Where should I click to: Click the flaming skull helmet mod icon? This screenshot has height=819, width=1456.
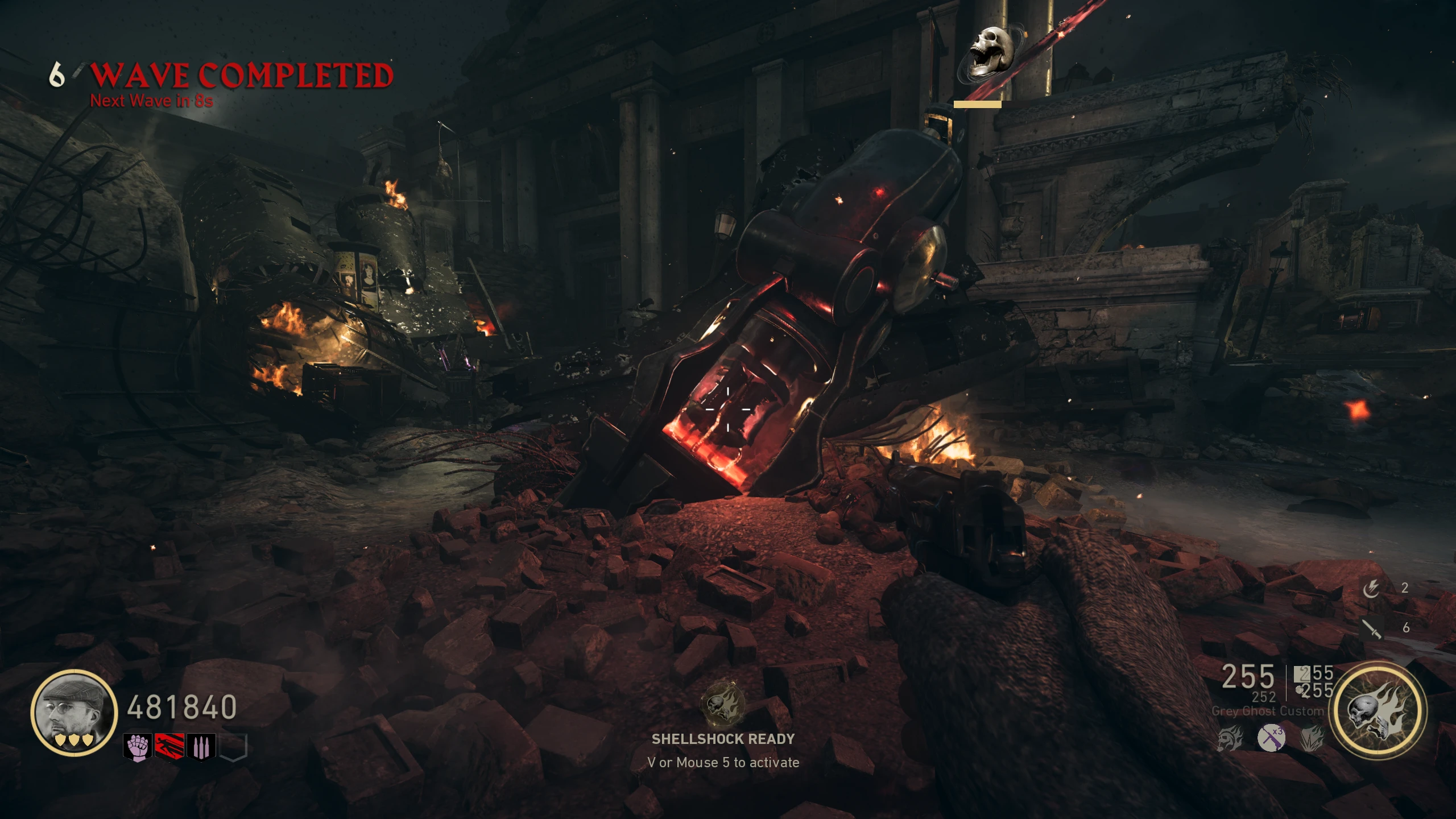pos(1230,738)
